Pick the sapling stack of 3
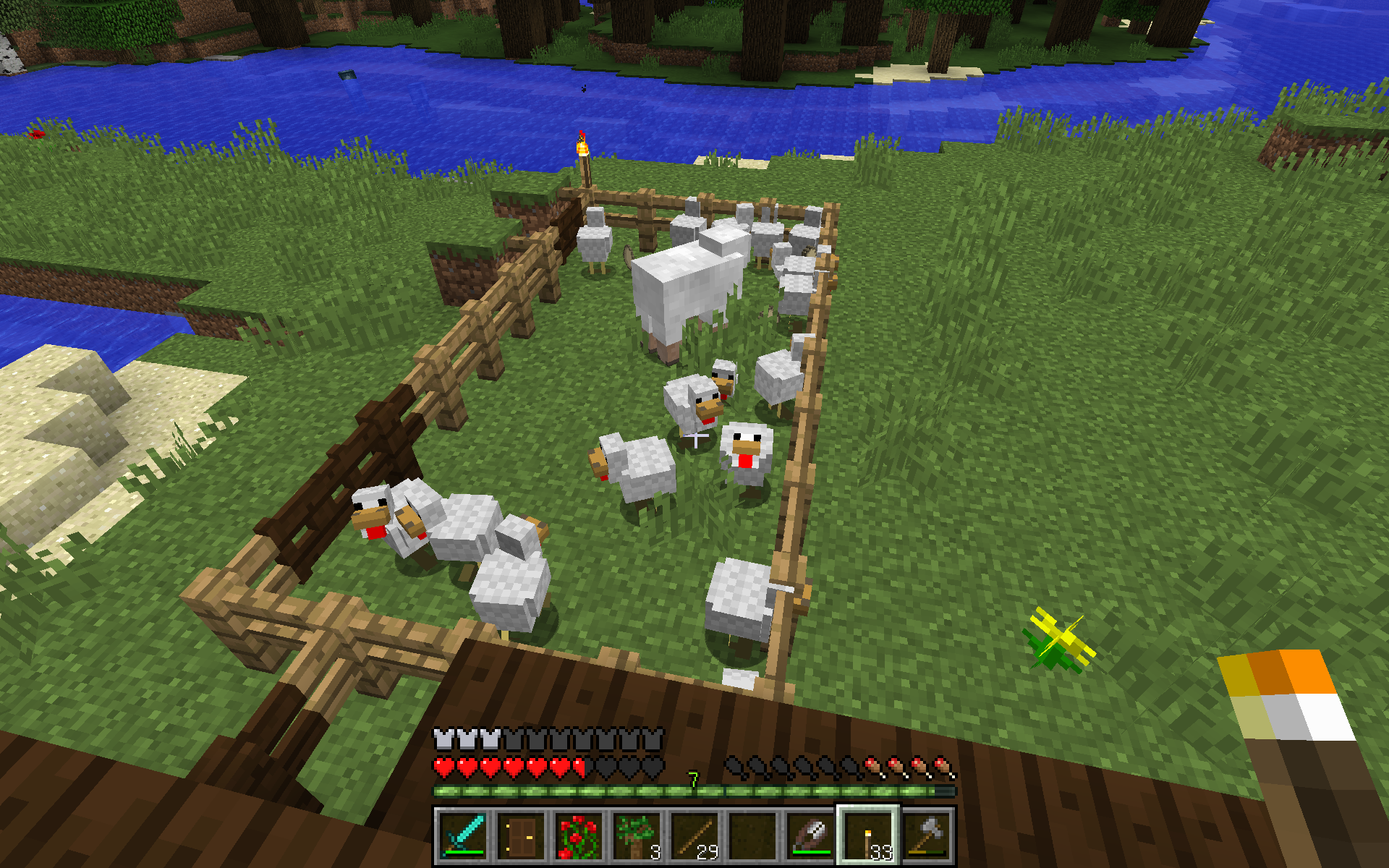The height and width of the screenshot is (868, 1389). click(637, 835)
